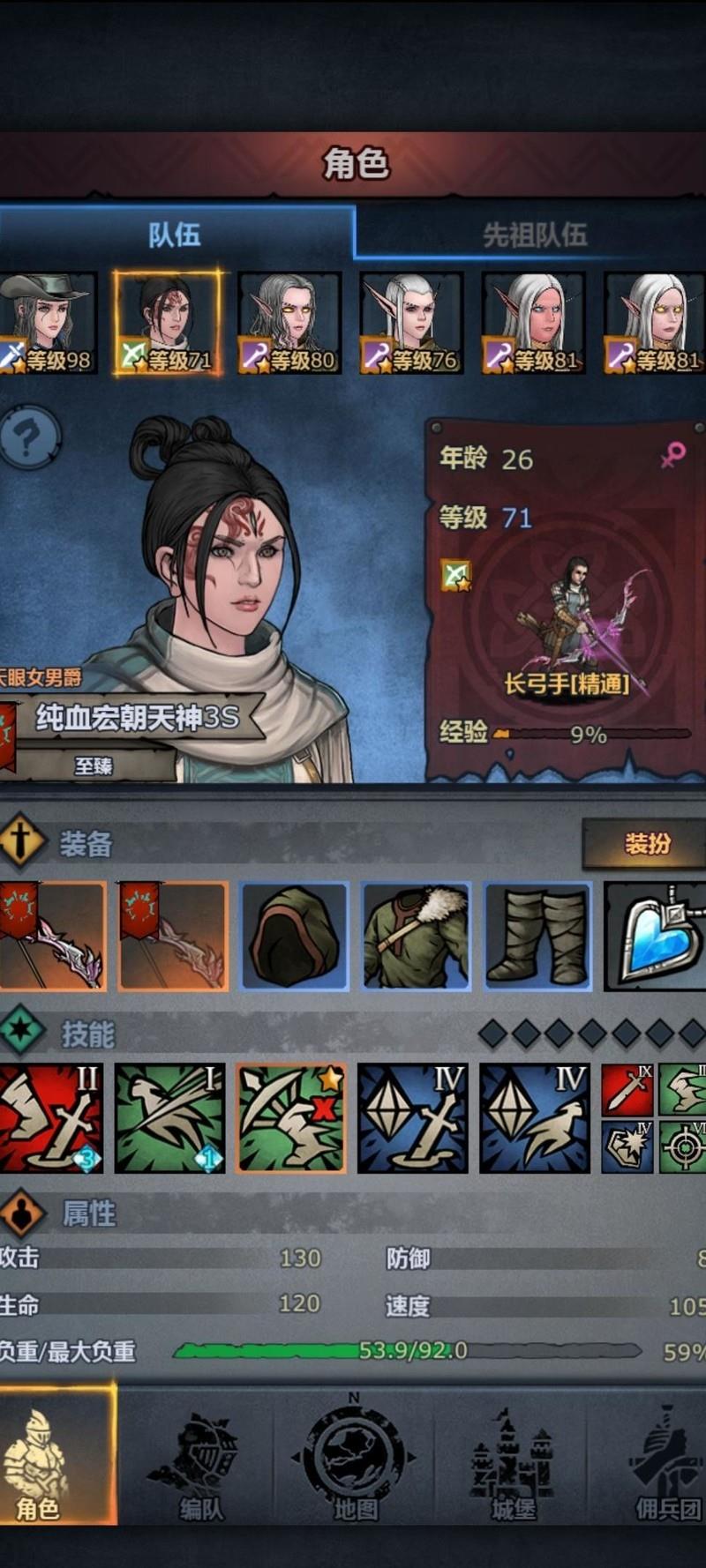The height and width of the screenshot is (1568, 706).
Task: Switch to the 队伍 tab
Action: (x=175, y=234)
